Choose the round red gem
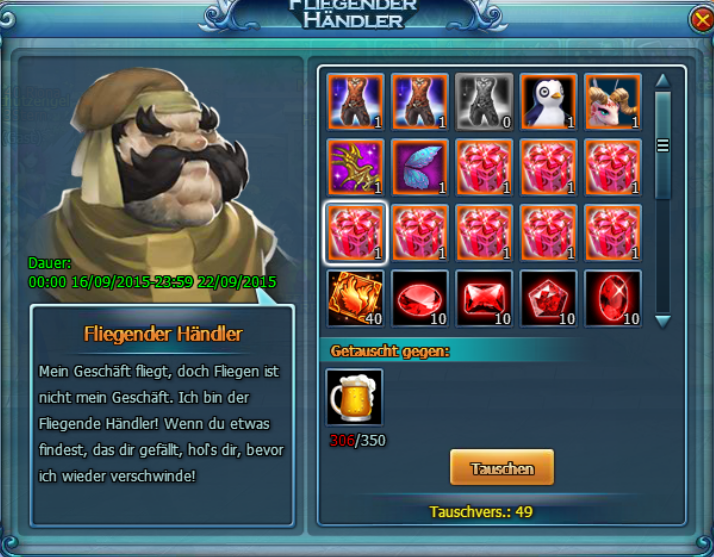Screen dimensions: 714x557 point(420,298)
